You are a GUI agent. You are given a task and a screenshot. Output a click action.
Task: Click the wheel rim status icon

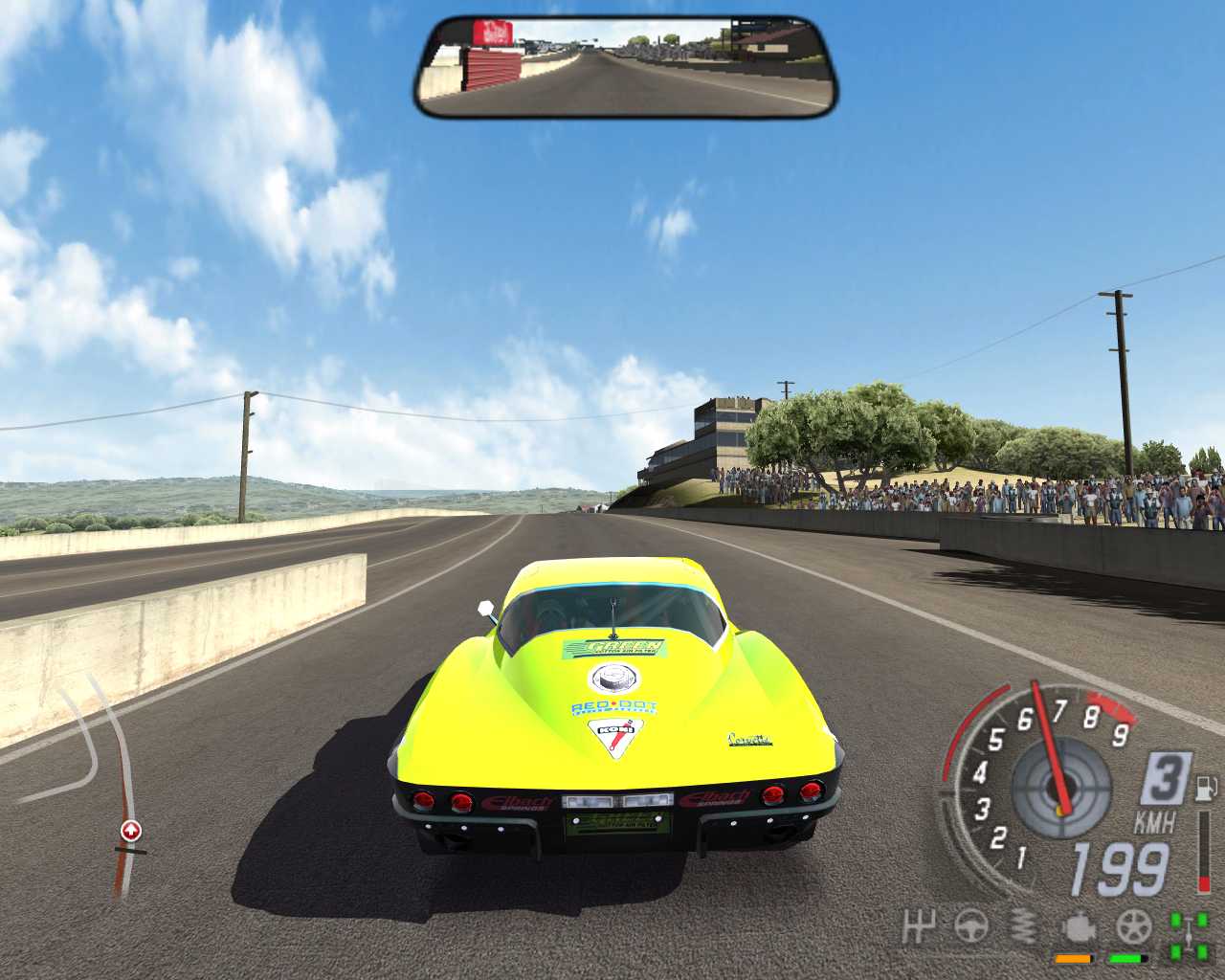coord(1133,926)
